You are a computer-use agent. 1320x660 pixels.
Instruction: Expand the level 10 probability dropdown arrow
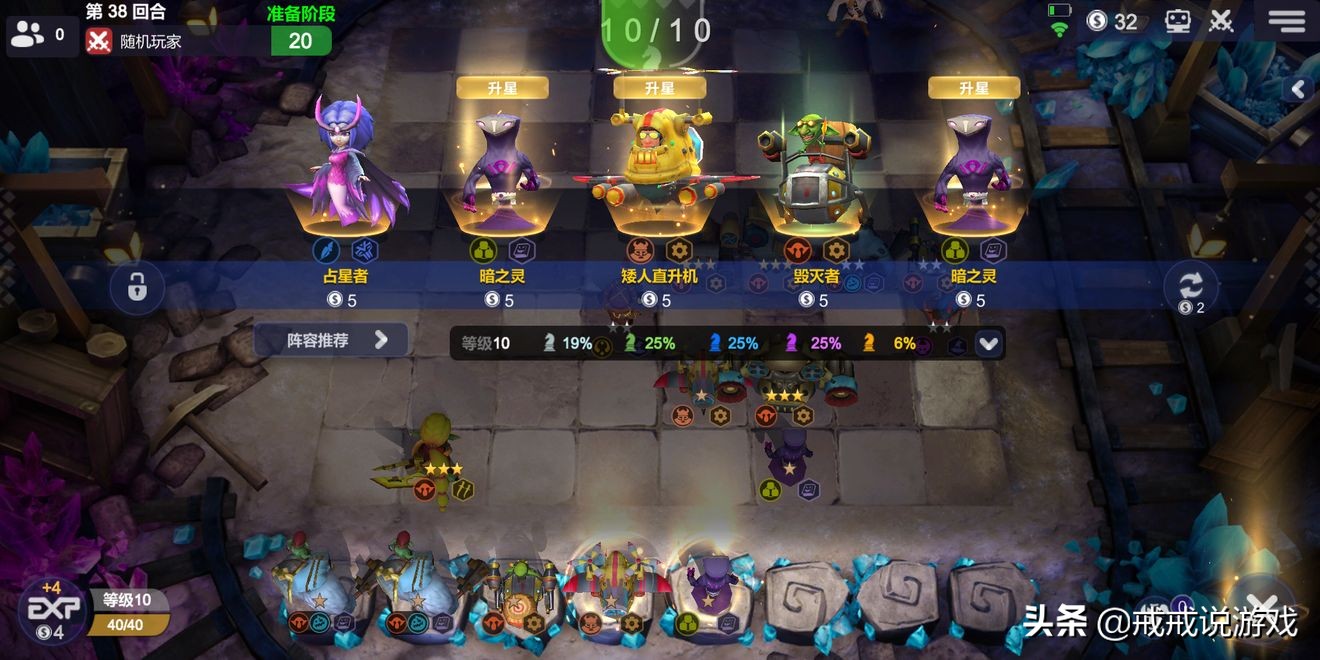click(x=988, y=344)
